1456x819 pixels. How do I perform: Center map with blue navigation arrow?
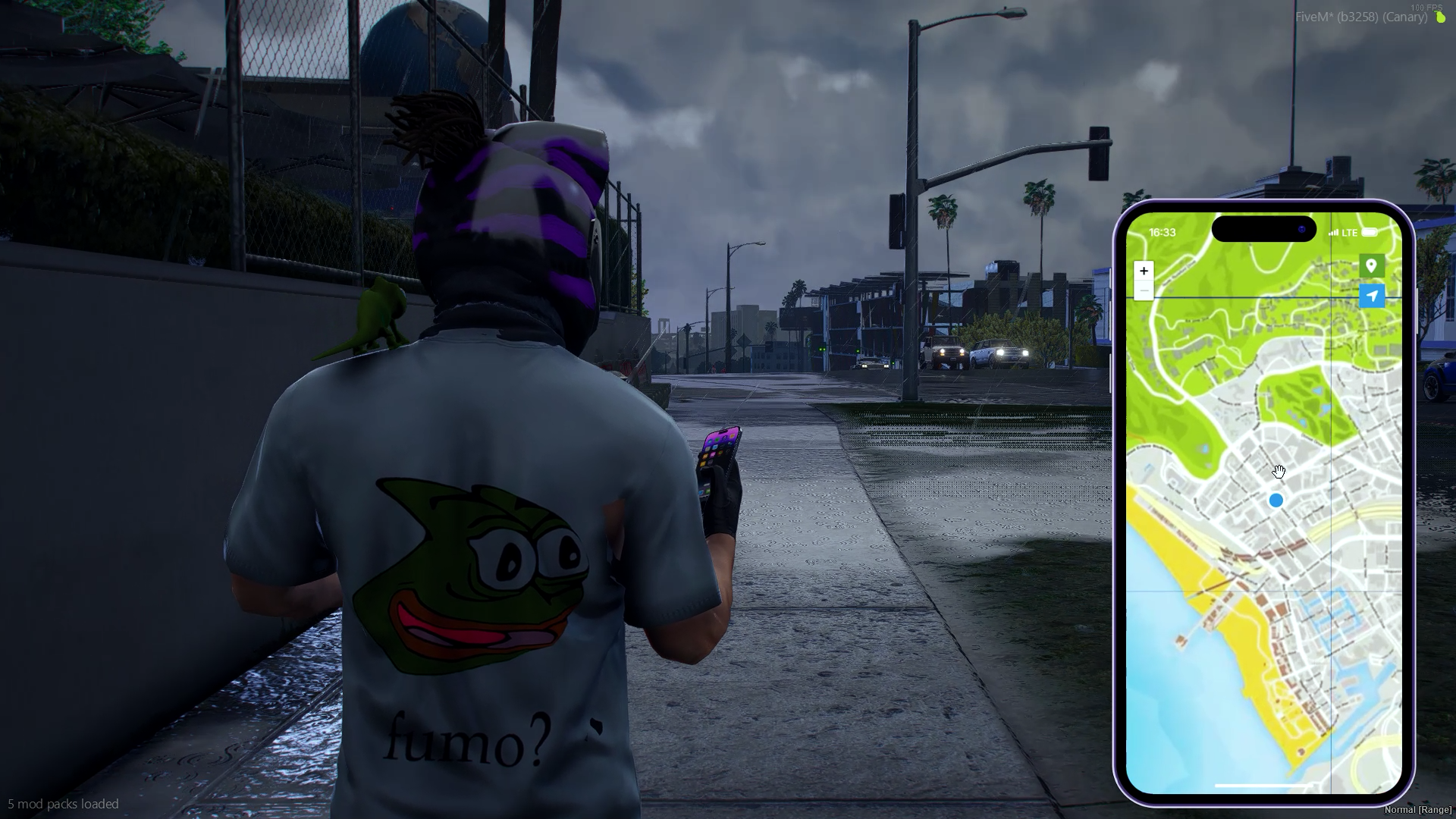click(x=1371, y=296)
